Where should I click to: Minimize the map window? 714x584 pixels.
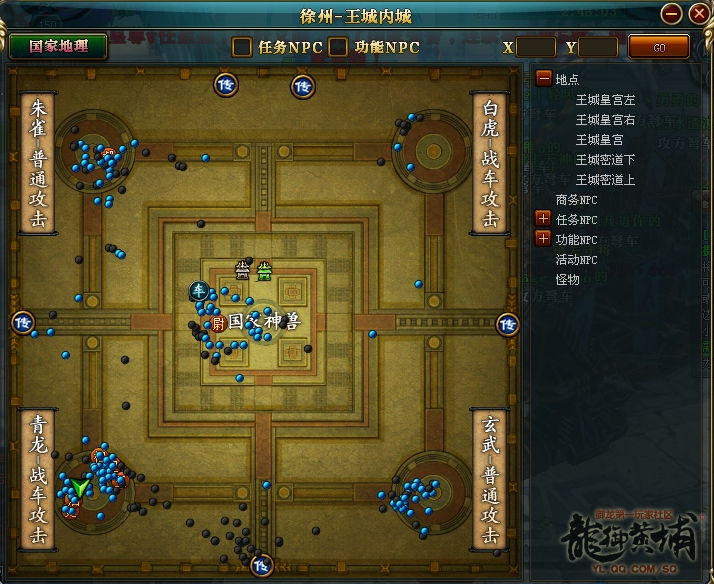click(672, 14)
